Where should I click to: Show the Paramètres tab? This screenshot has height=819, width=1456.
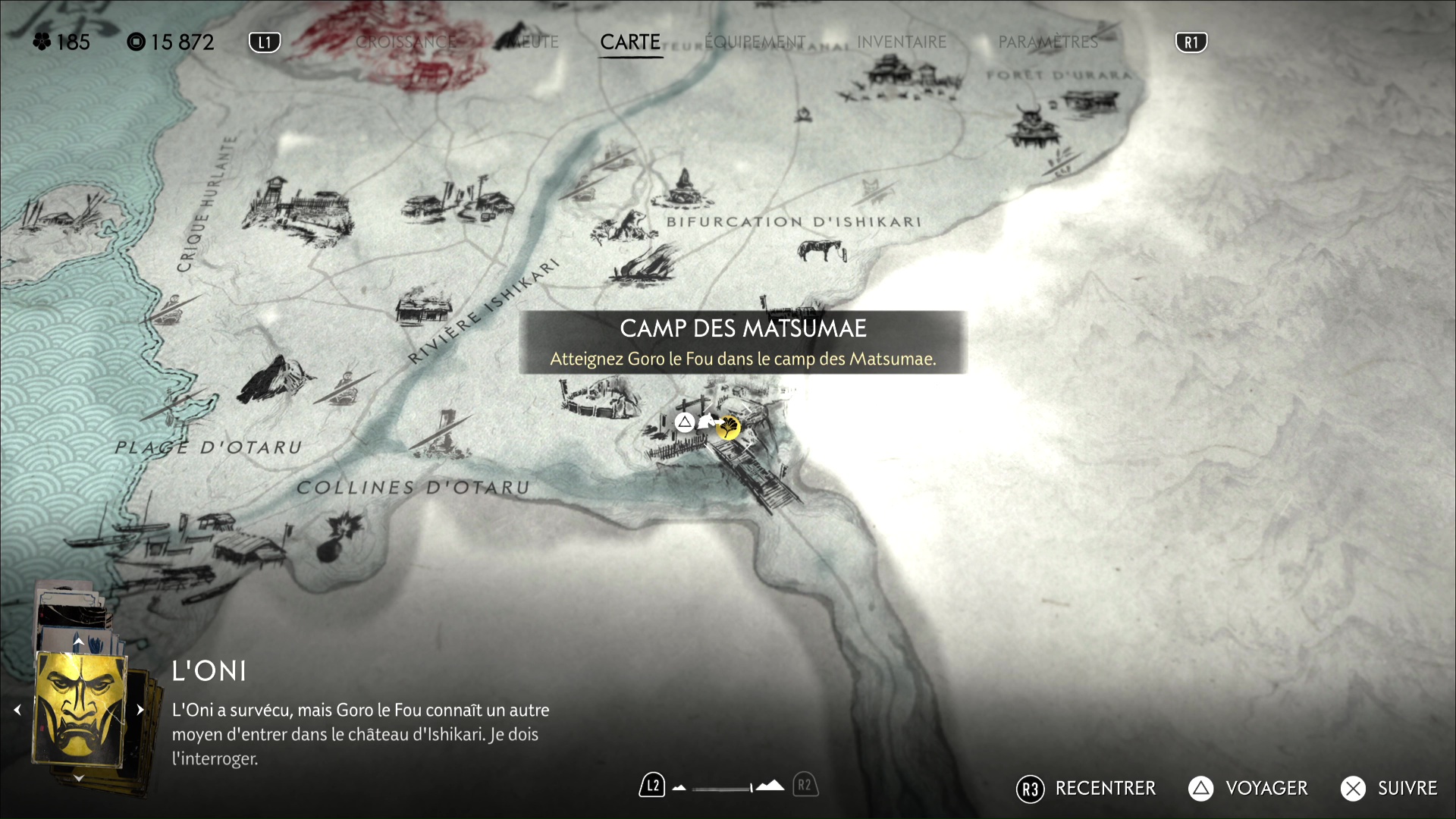1048,42
